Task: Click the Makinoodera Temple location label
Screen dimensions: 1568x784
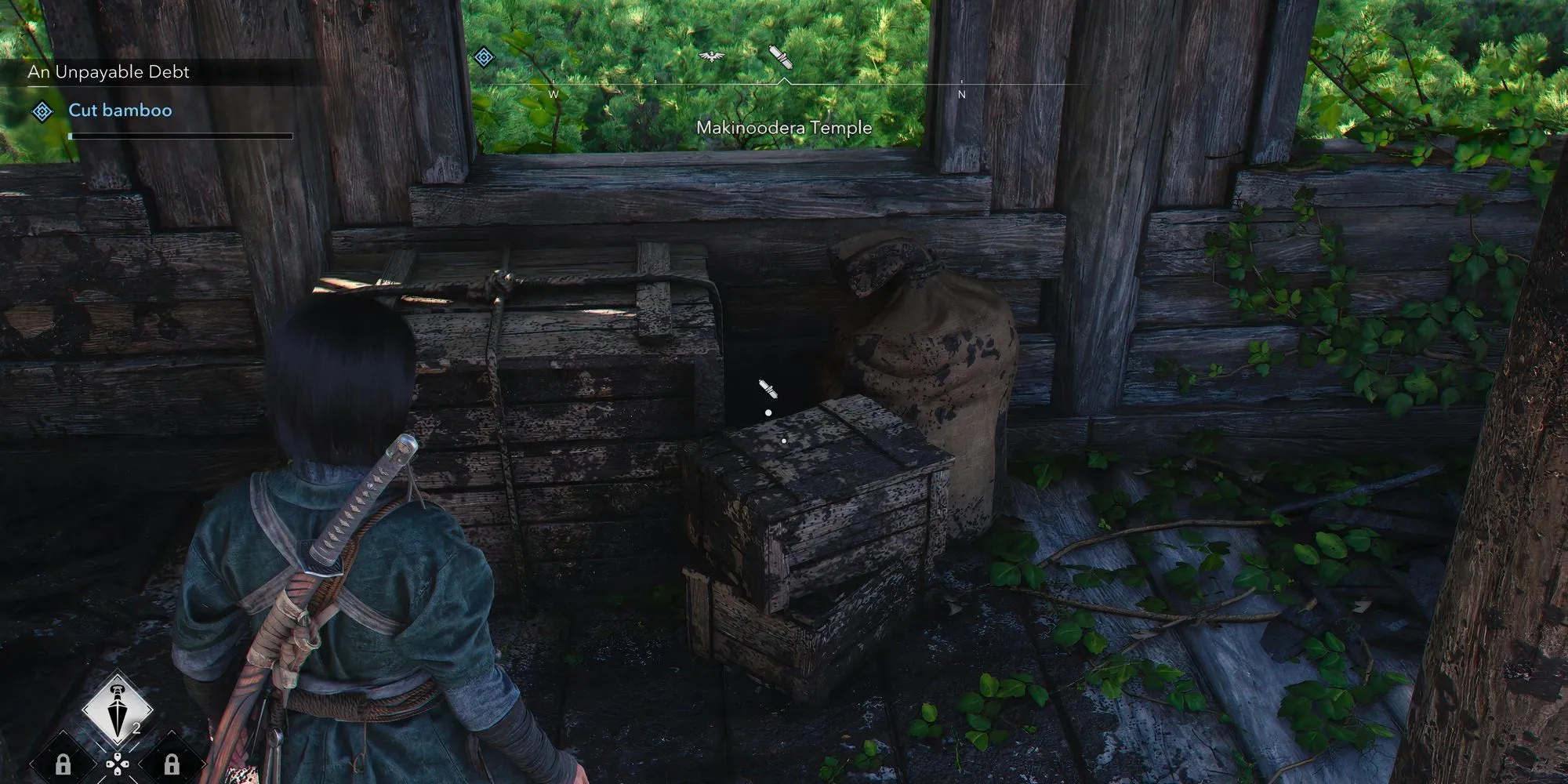Action: 784,128
